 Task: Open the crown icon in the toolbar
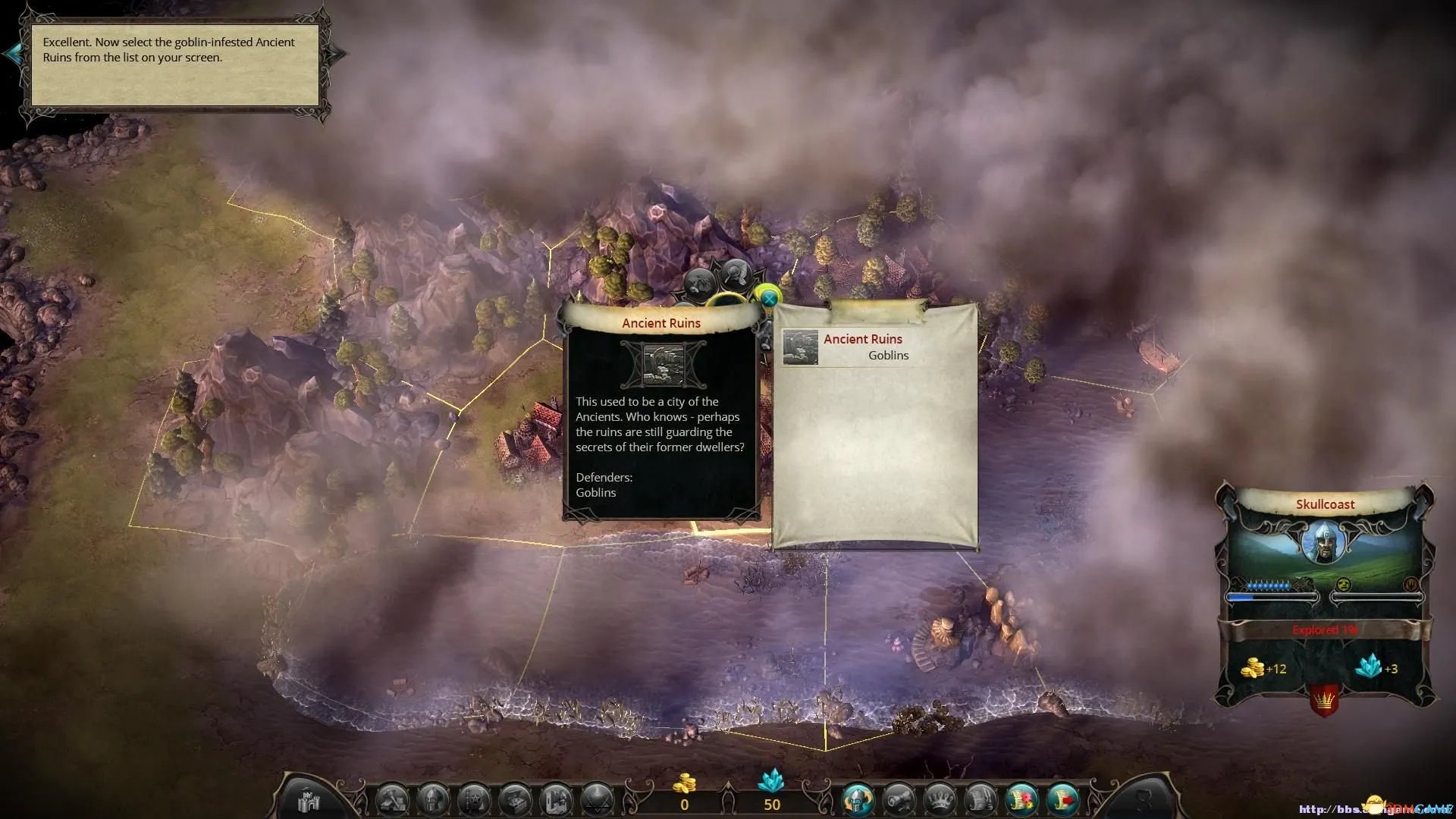940,800
